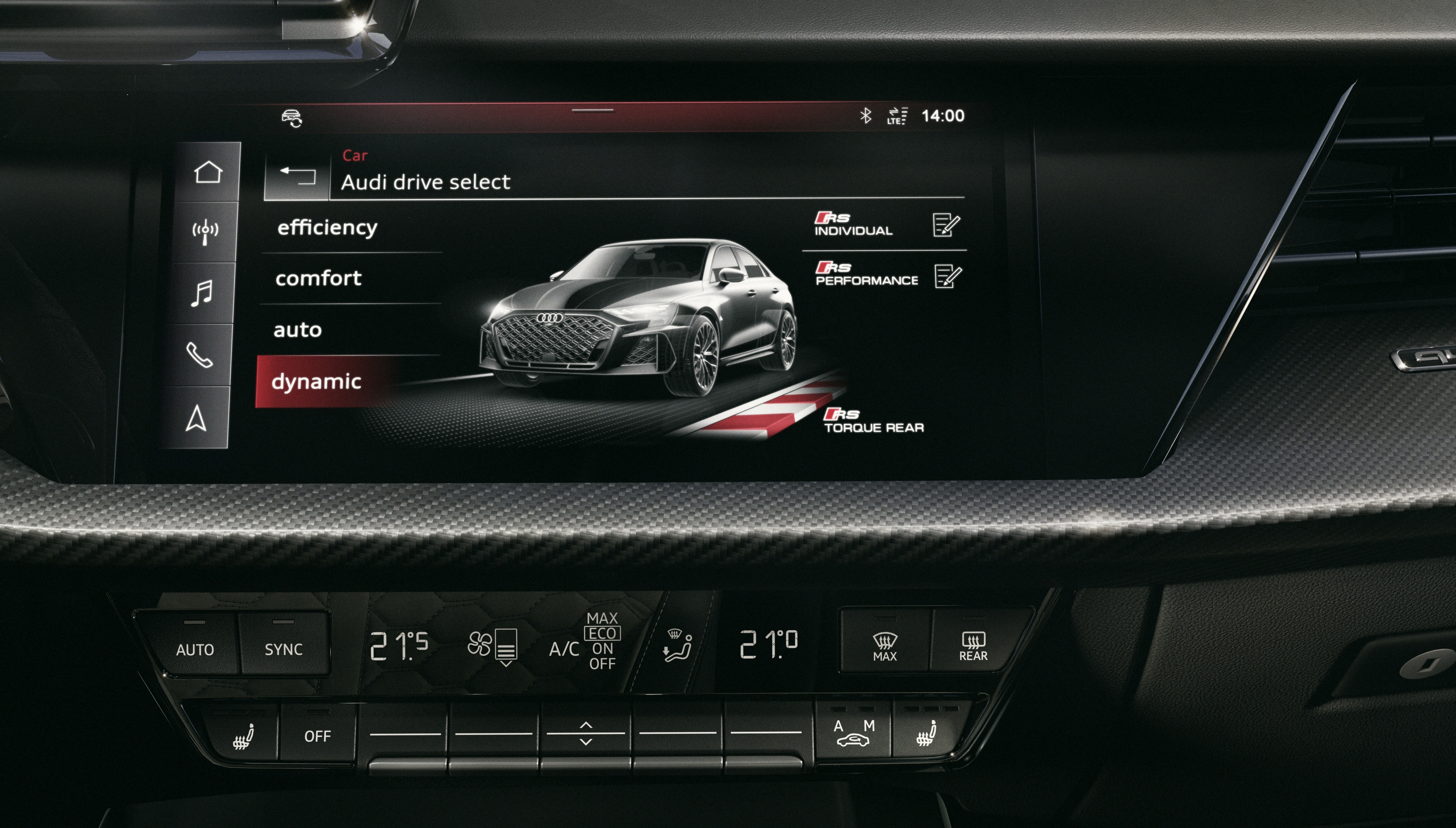This screenshot has width=1456, height=828.
Task: Activate RS Individual mode
Action: click(x=853, y=224)
